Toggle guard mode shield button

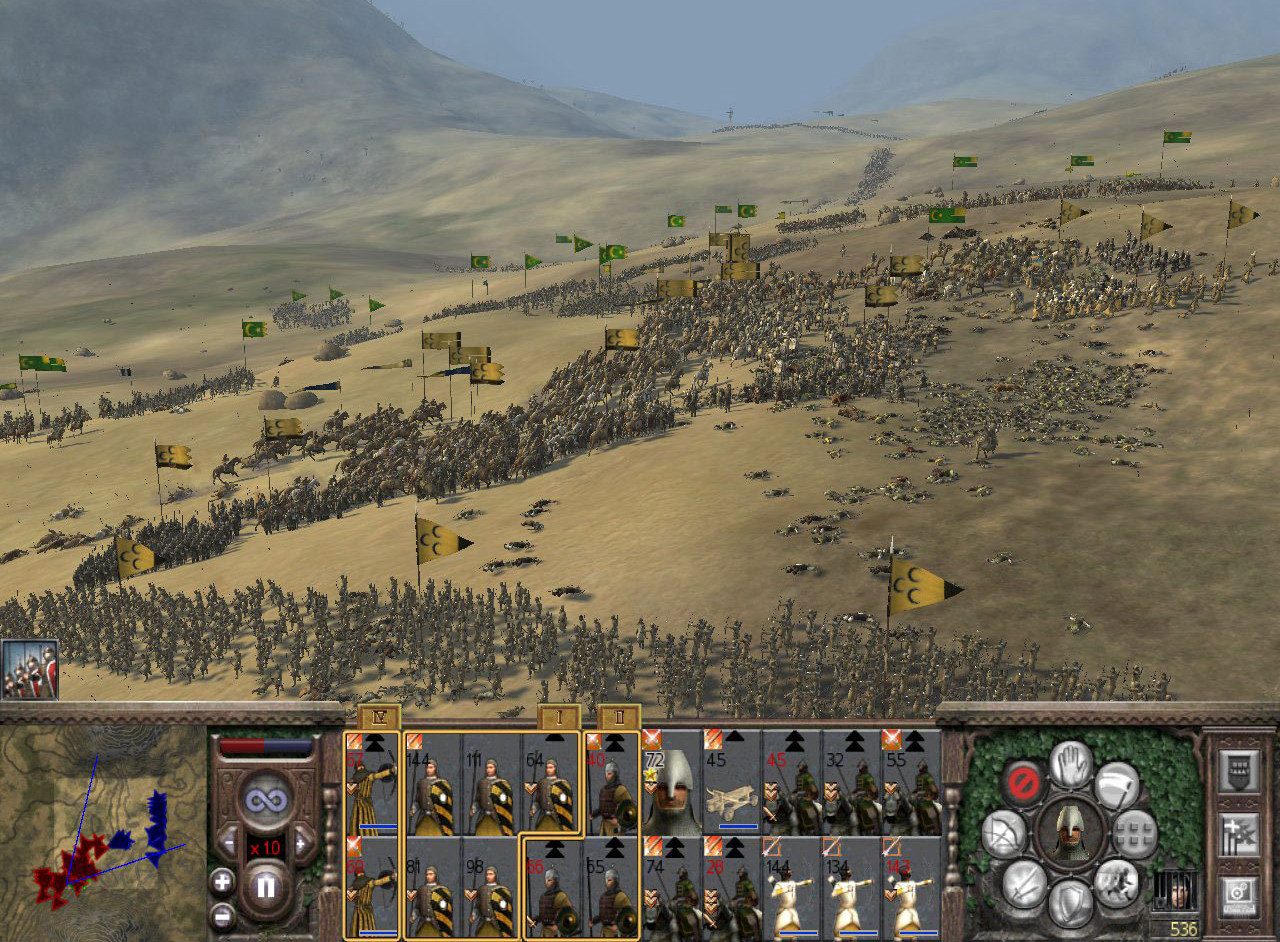(x=1070, y=902)
